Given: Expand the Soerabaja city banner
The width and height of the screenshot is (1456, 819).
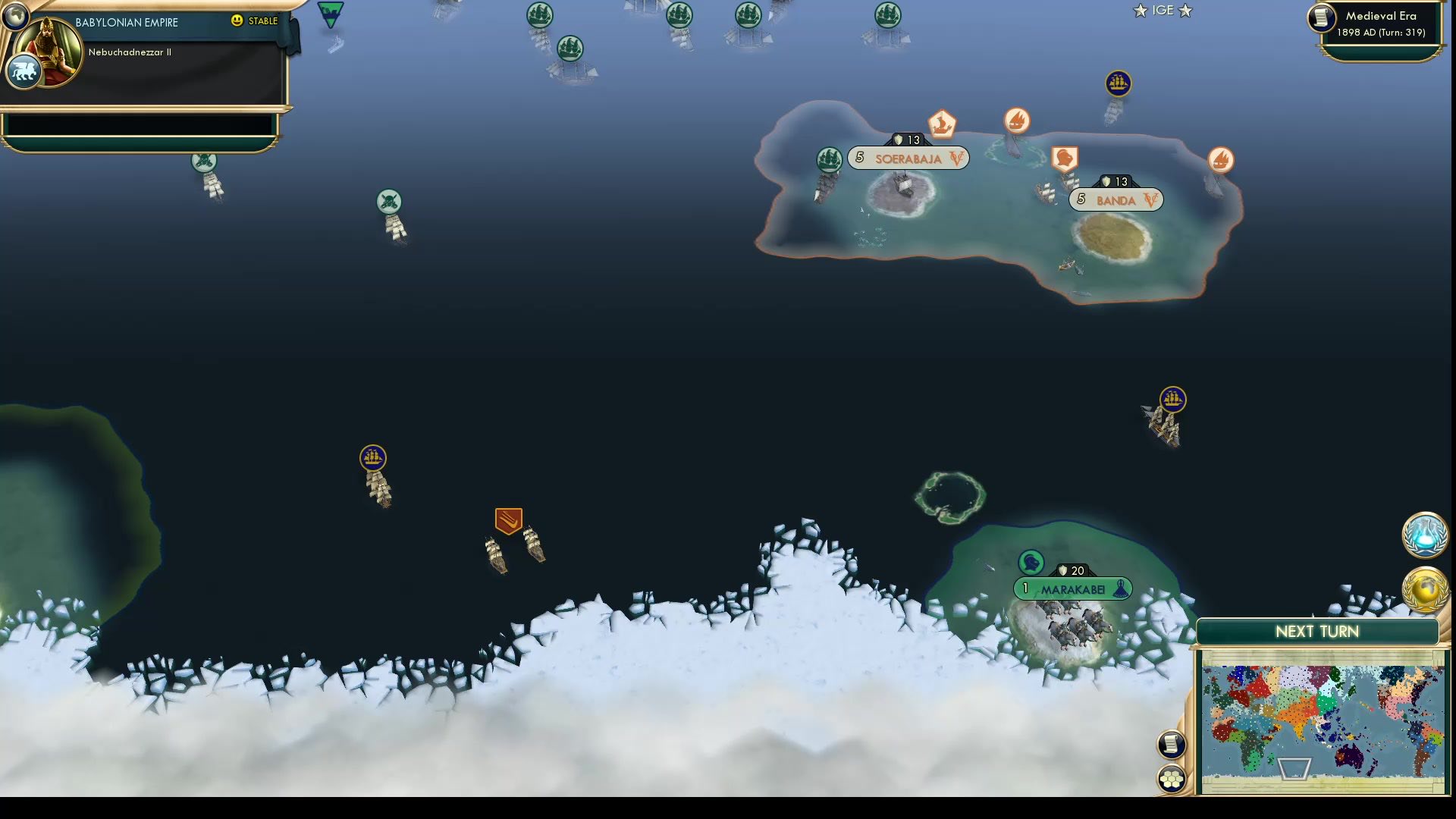Looking at the screenshot, I should (x=907, y=158).
